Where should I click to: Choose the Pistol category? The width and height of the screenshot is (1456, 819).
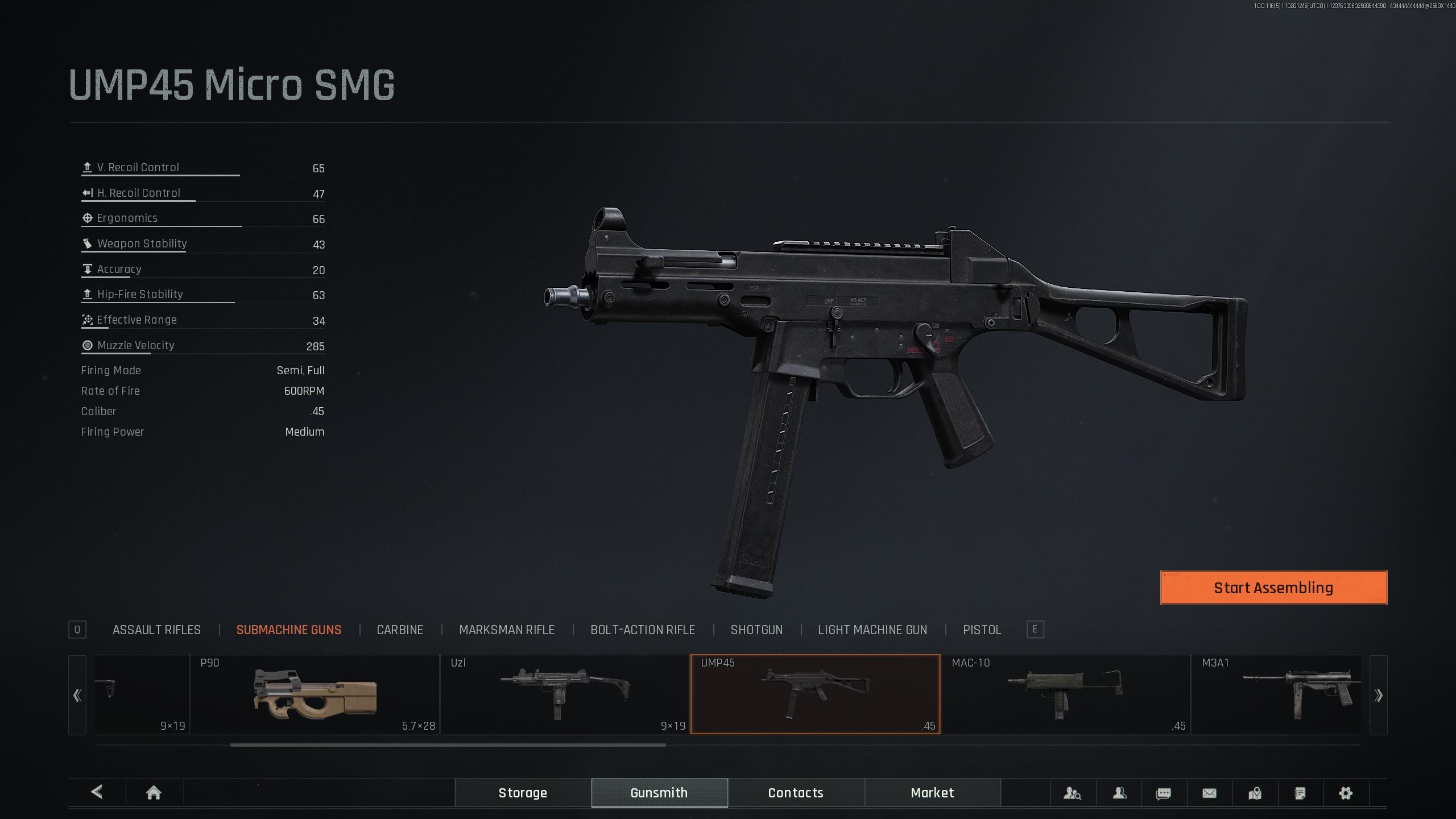[982, 630]
